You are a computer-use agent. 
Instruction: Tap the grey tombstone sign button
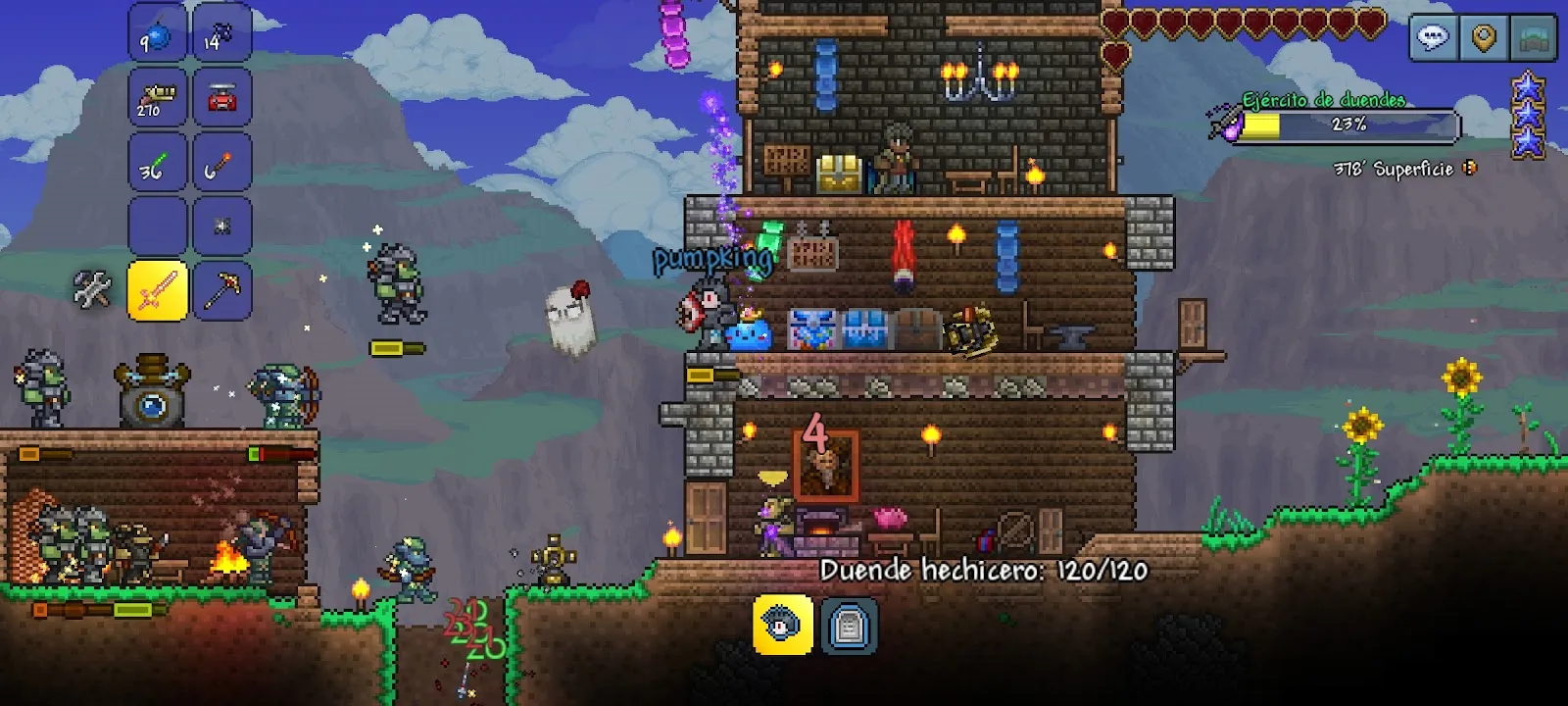(x=849, y=626)
